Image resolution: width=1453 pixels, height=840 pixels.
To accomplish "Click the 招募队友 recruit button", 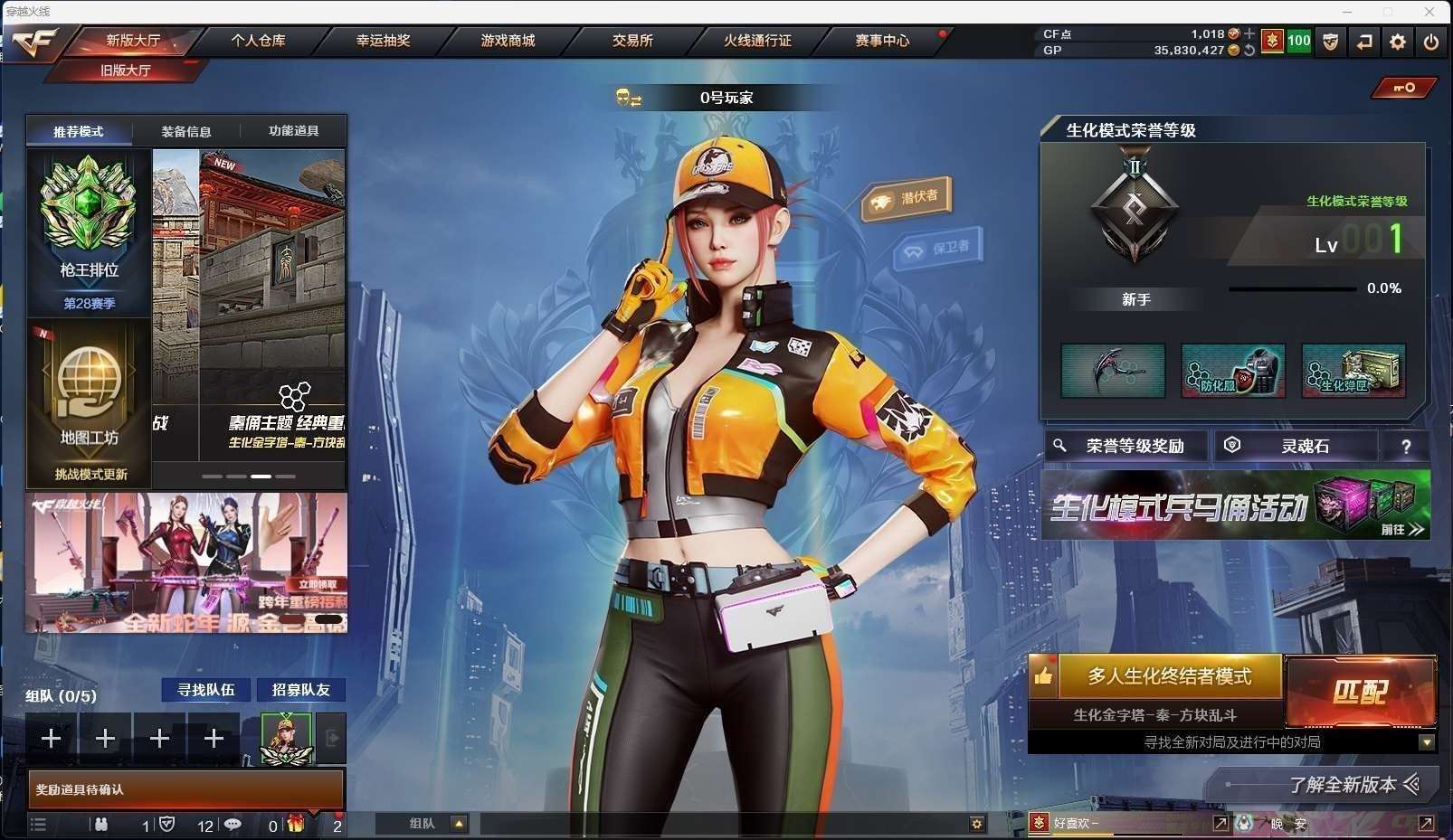I will point(301,690).
